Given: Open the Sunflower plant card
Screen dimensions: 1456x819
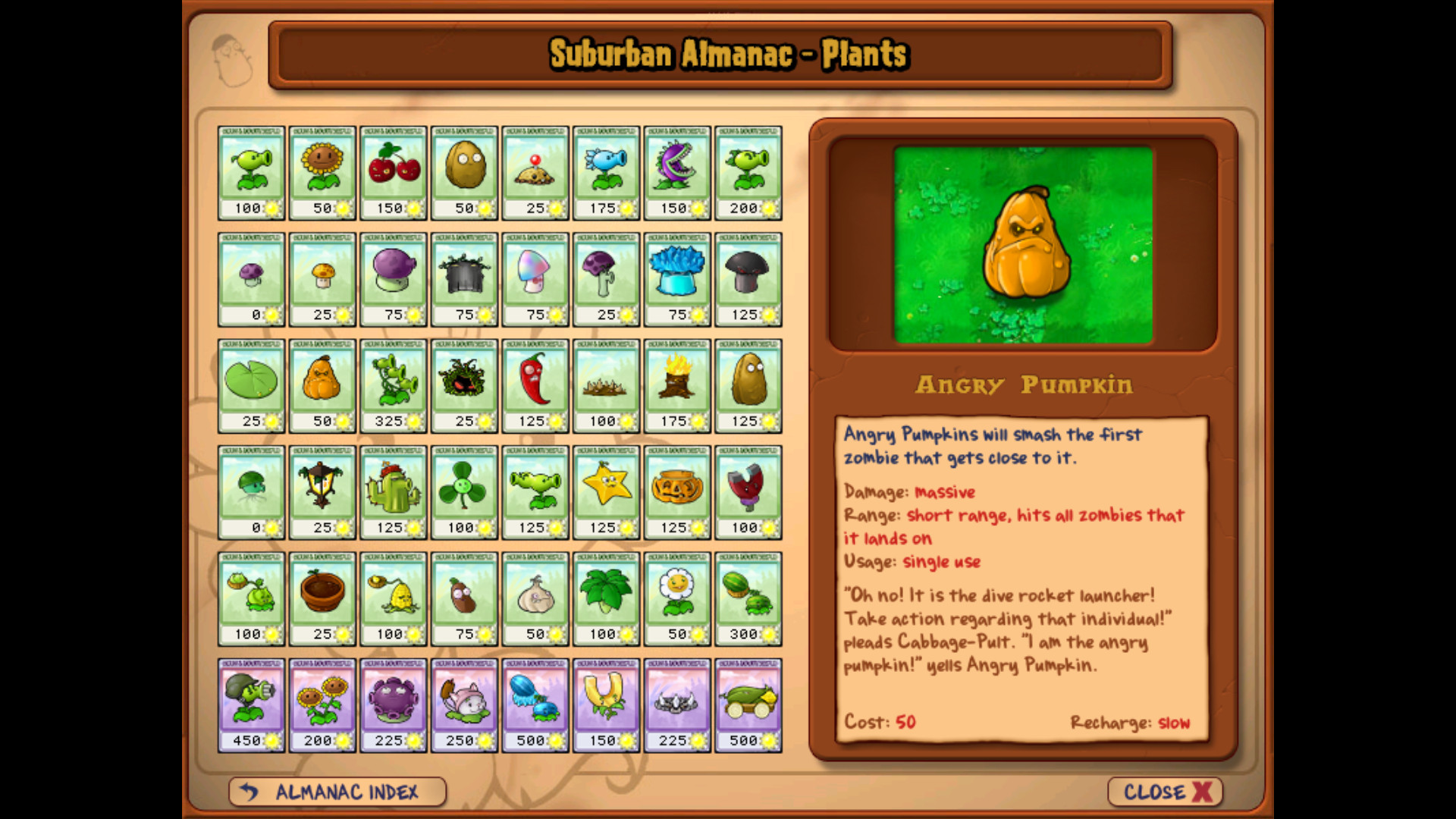Looking at the screenshot, I should coord(322,172).
